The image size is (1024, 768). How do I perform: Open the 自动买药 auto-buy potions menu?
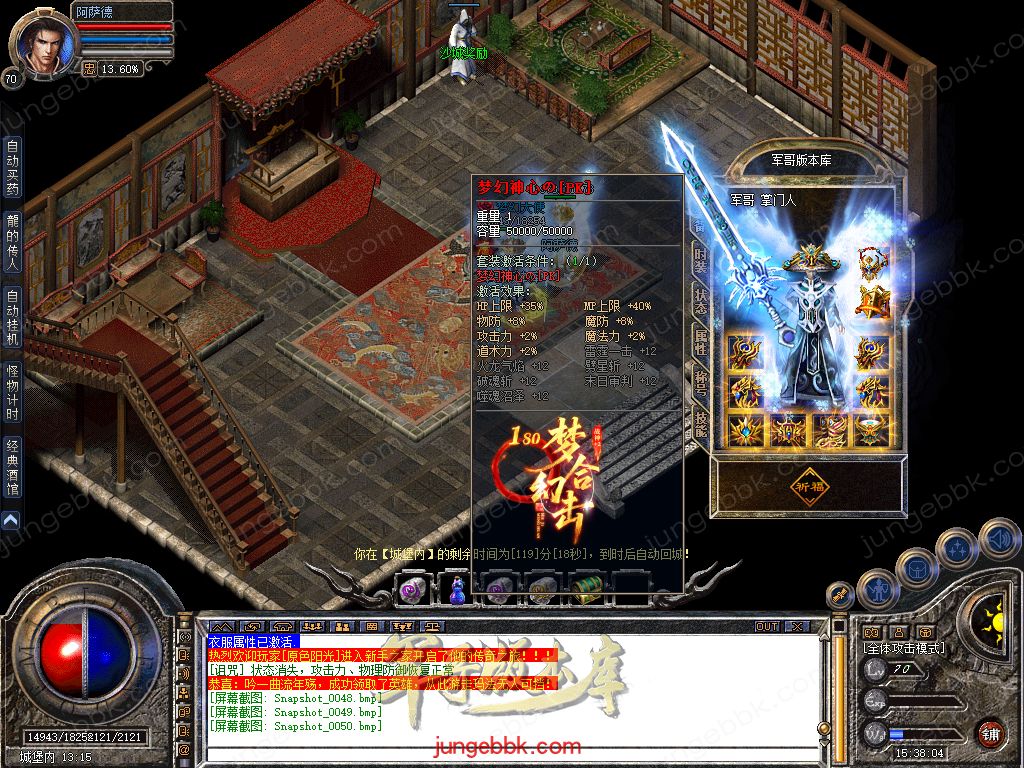[x=12, y=166]
